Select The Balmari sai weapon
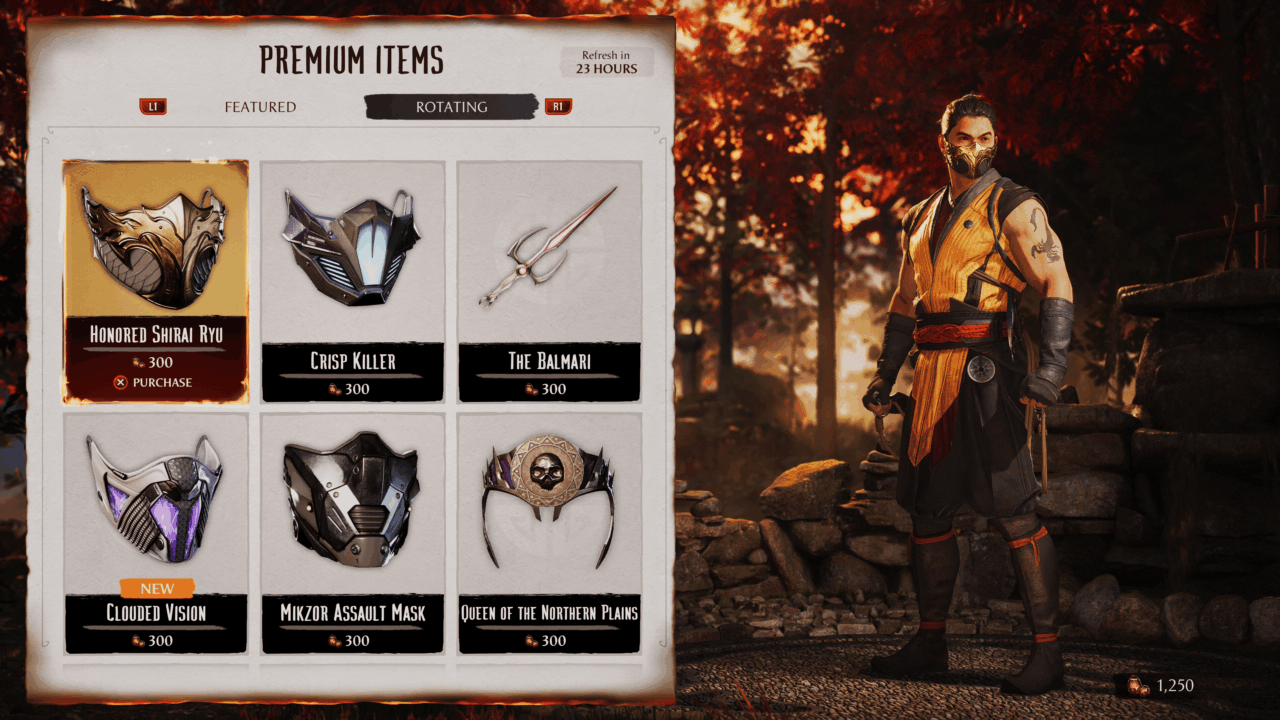Viewport: 1280px width, 720px height. click(549, 281)
